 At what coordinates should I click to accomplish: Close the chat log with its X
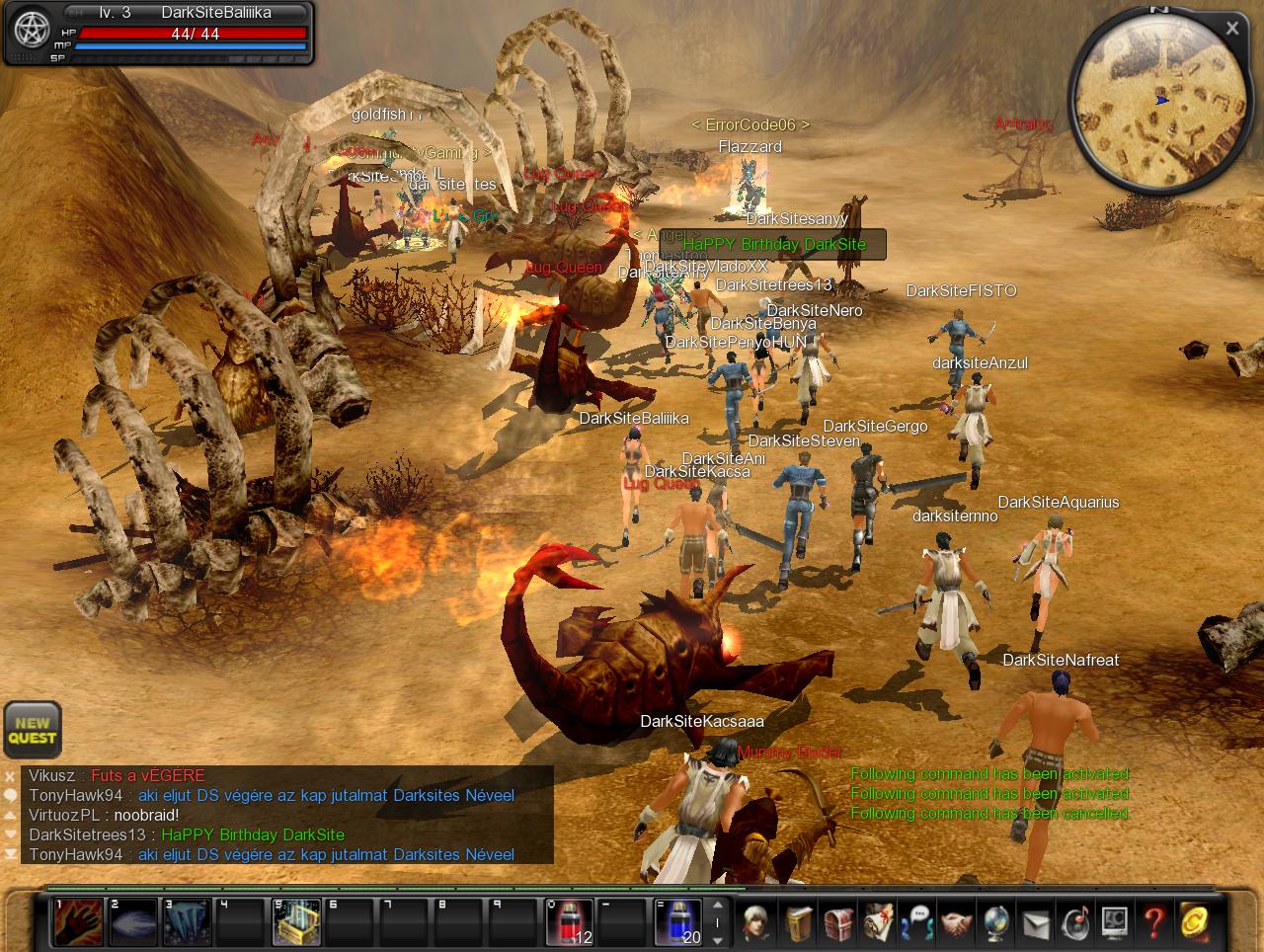tap(10, 776)
